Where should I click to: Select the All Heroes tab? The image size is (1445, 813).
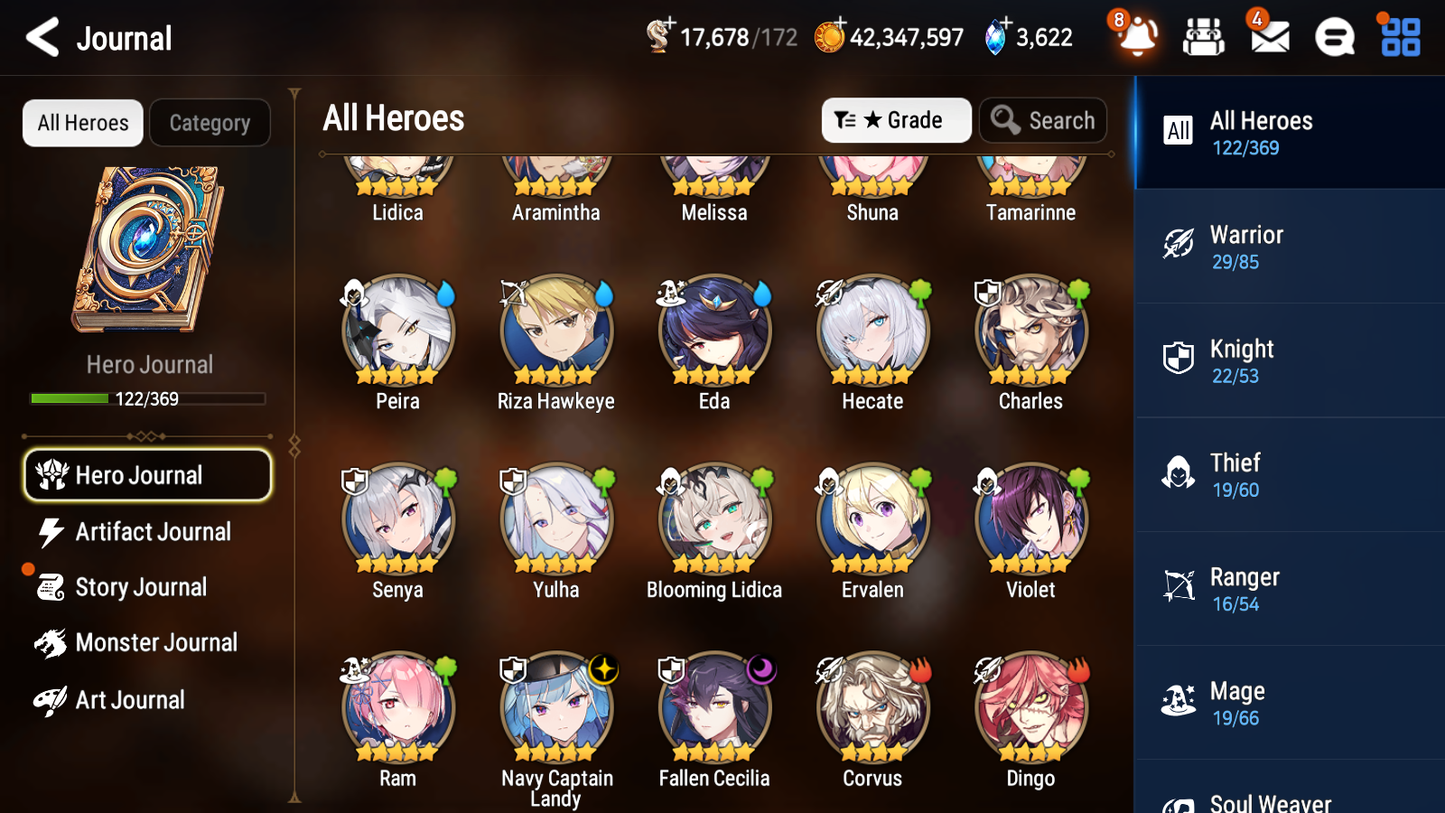(x=82, y=122)
